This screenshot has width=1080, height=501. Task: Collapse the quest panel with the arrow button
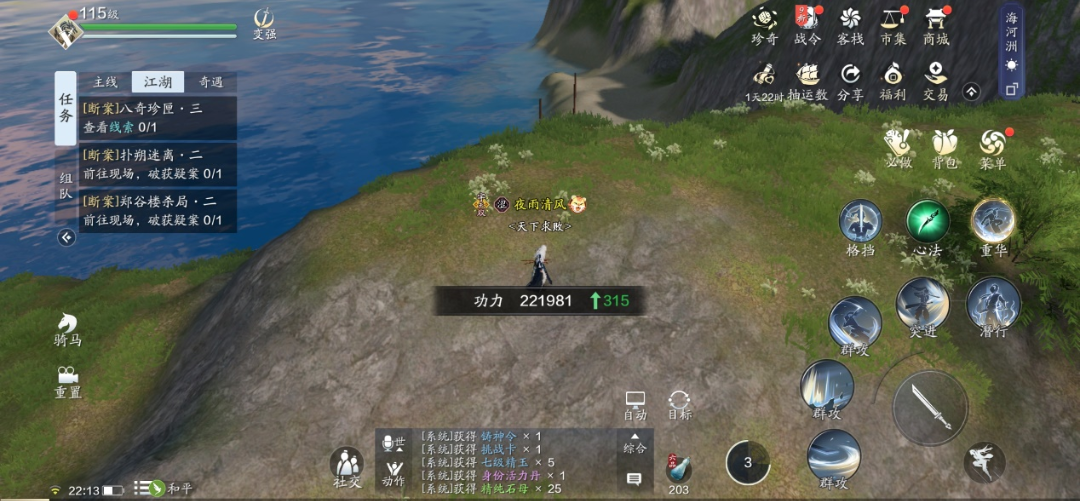point(66,237)
